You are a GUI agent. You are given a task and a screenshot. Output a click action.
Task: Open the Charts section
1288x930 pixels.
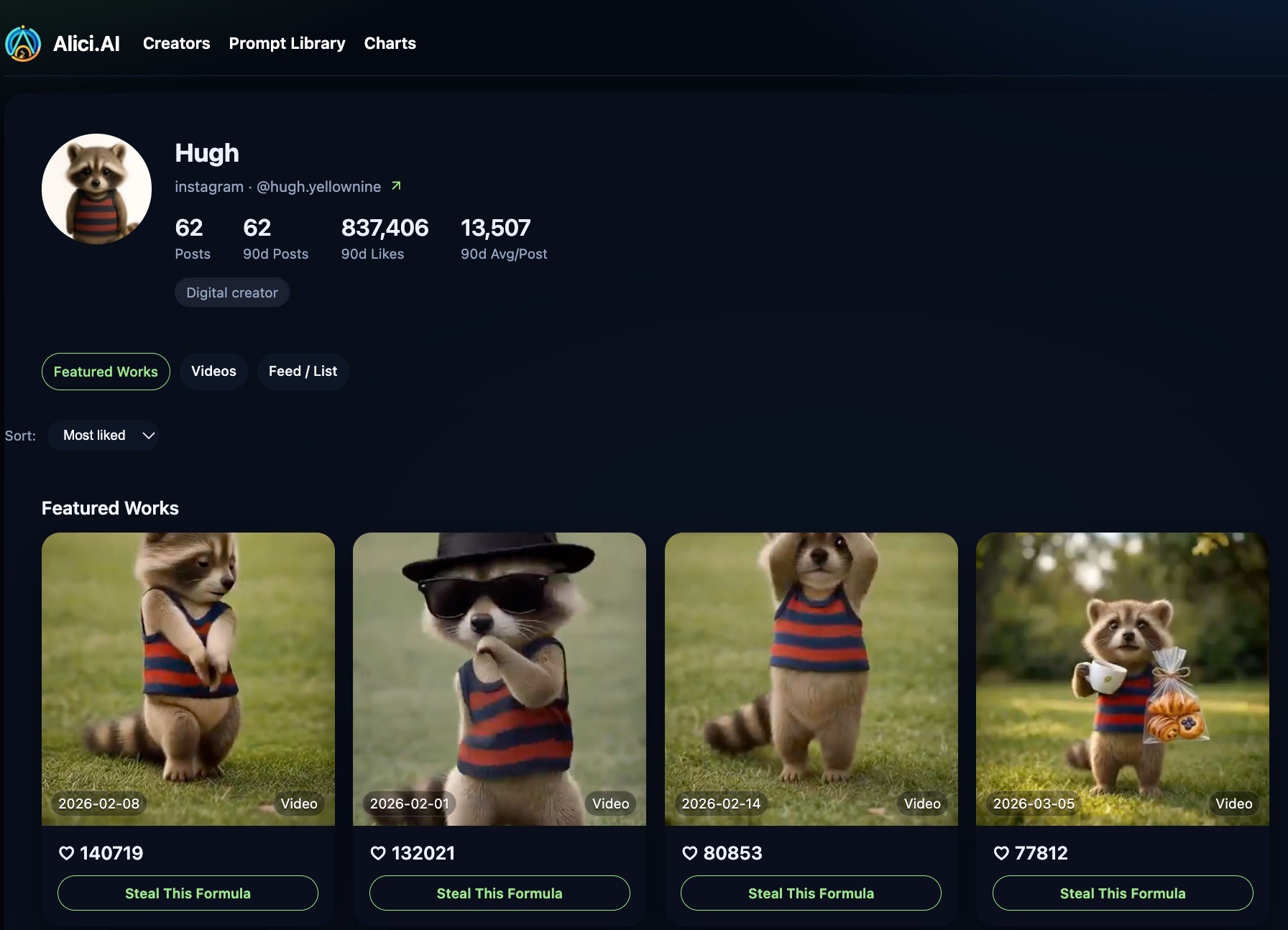[390, 43]
